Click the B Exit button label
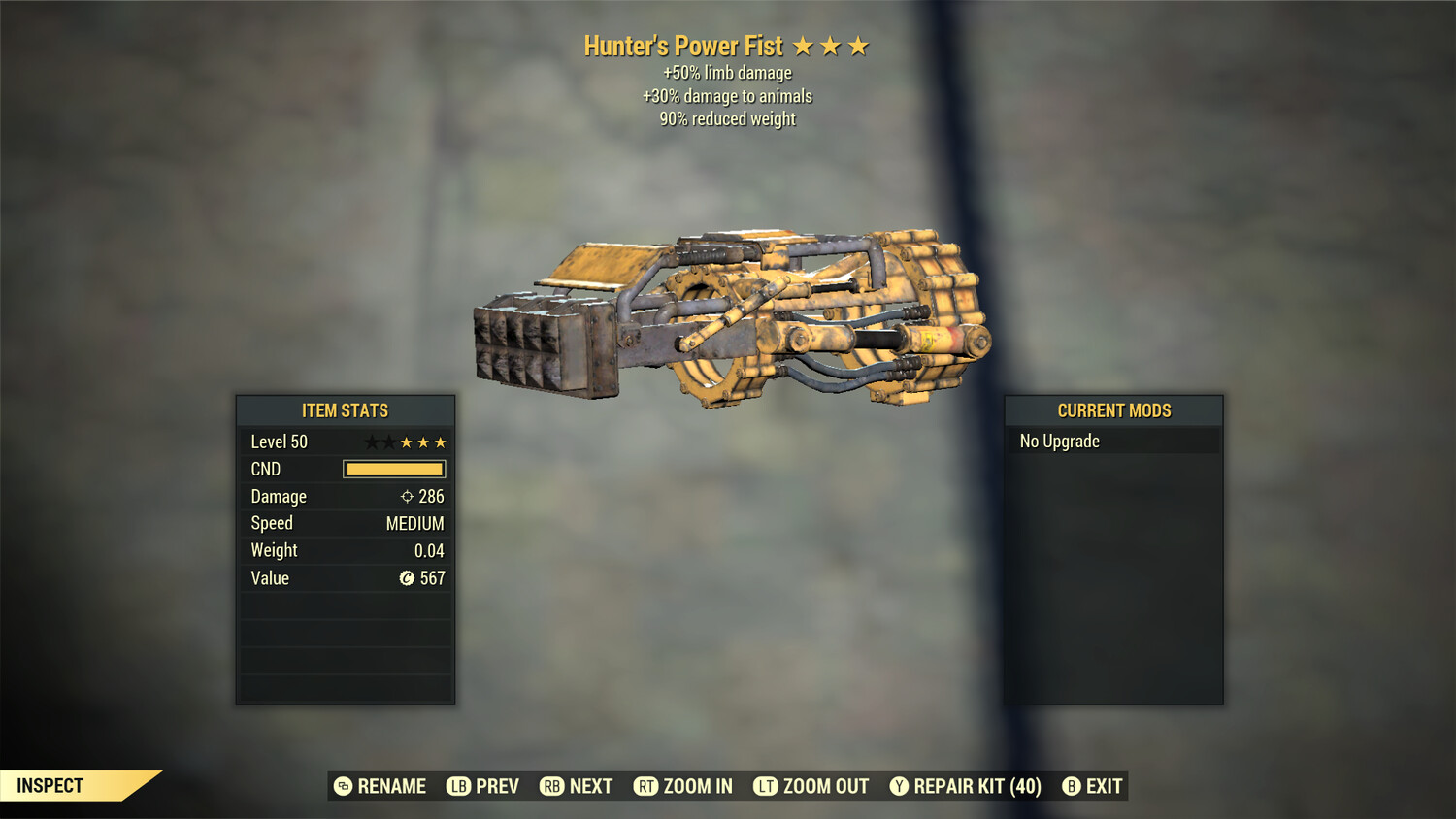The image size is (1456, 819). point(1102,786)
